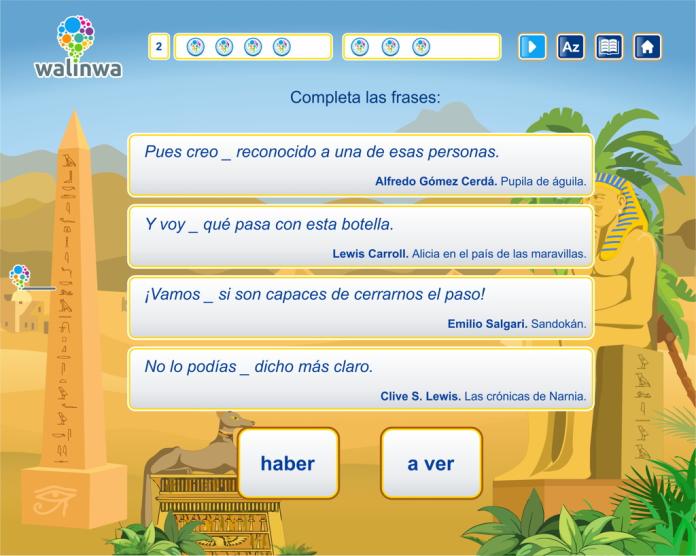Open the book icon button
The image size is (696, 556).
(x=608, y=47)
